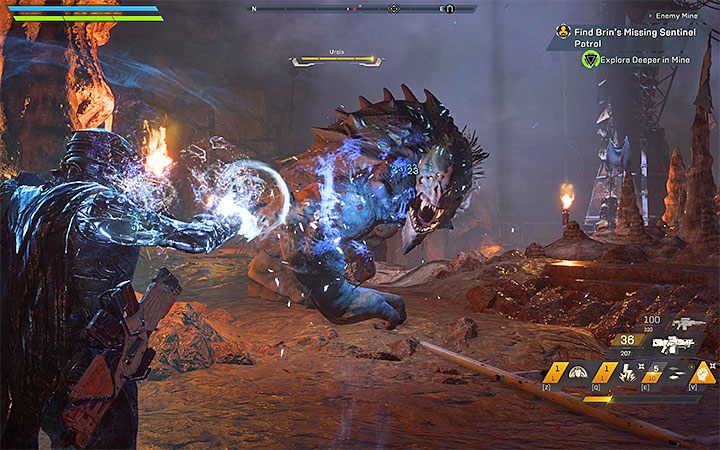Viewport: 720px width, 450px height.
Task: Select the equipped heavy weapon icon
Action: [x=673, y=345]
